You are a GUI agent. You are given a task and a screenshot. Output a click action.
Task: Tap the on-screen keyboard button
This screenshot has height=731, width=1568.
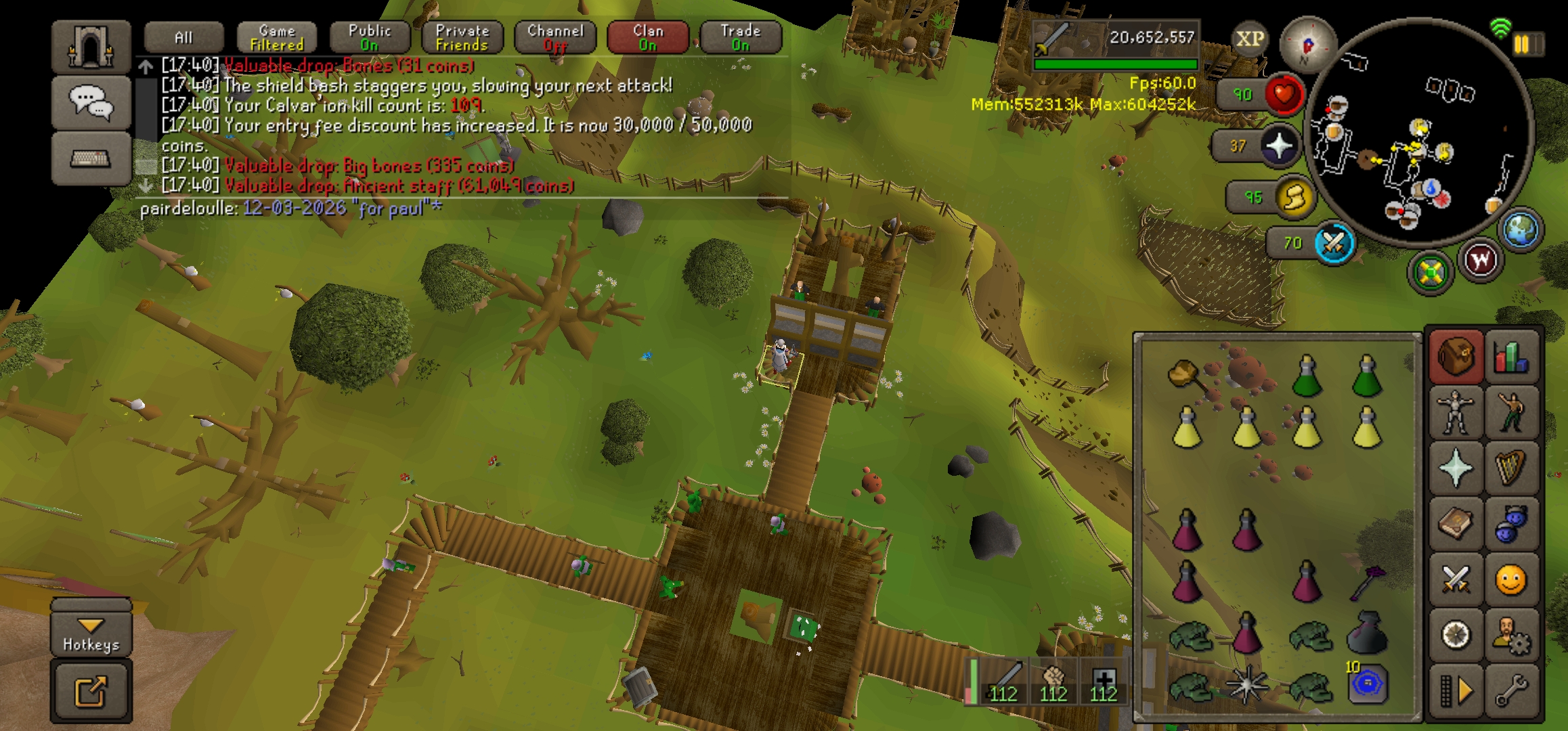[x=91, y=159]
